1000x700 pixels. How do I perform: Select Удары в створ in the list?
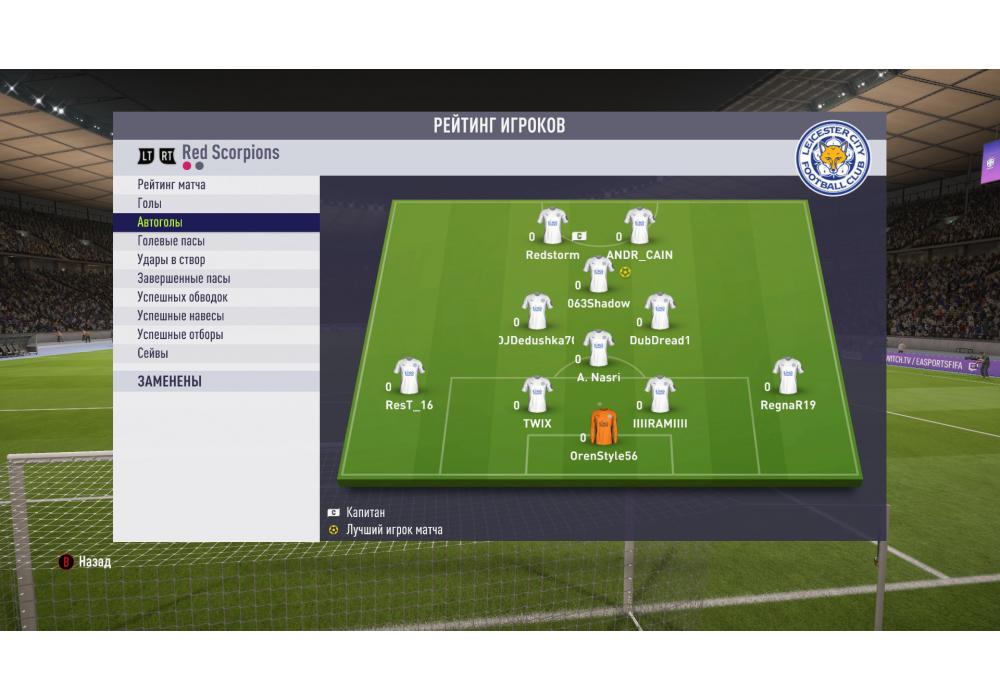[171, 260]
